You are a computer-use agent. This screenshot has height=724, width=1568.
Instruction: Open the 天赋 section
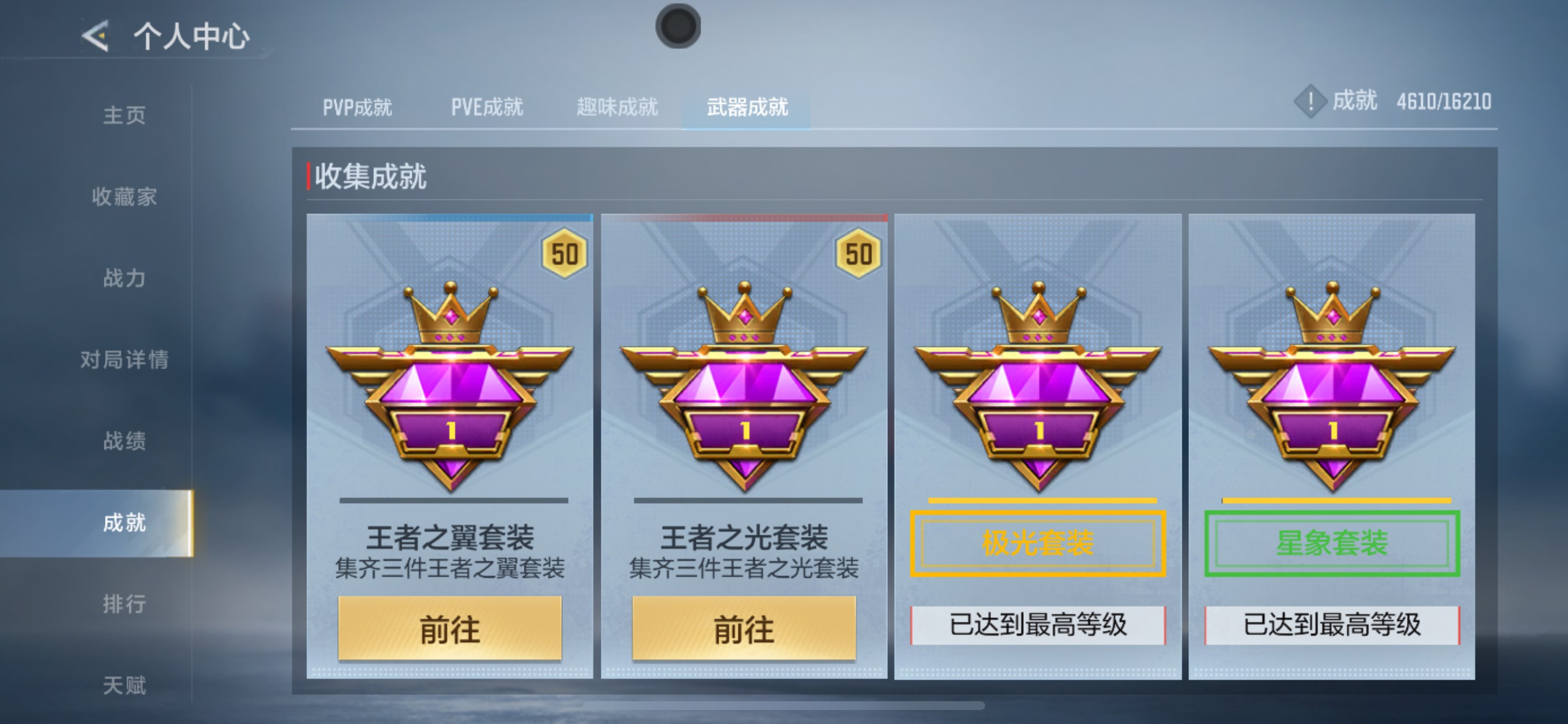(126, 685)
